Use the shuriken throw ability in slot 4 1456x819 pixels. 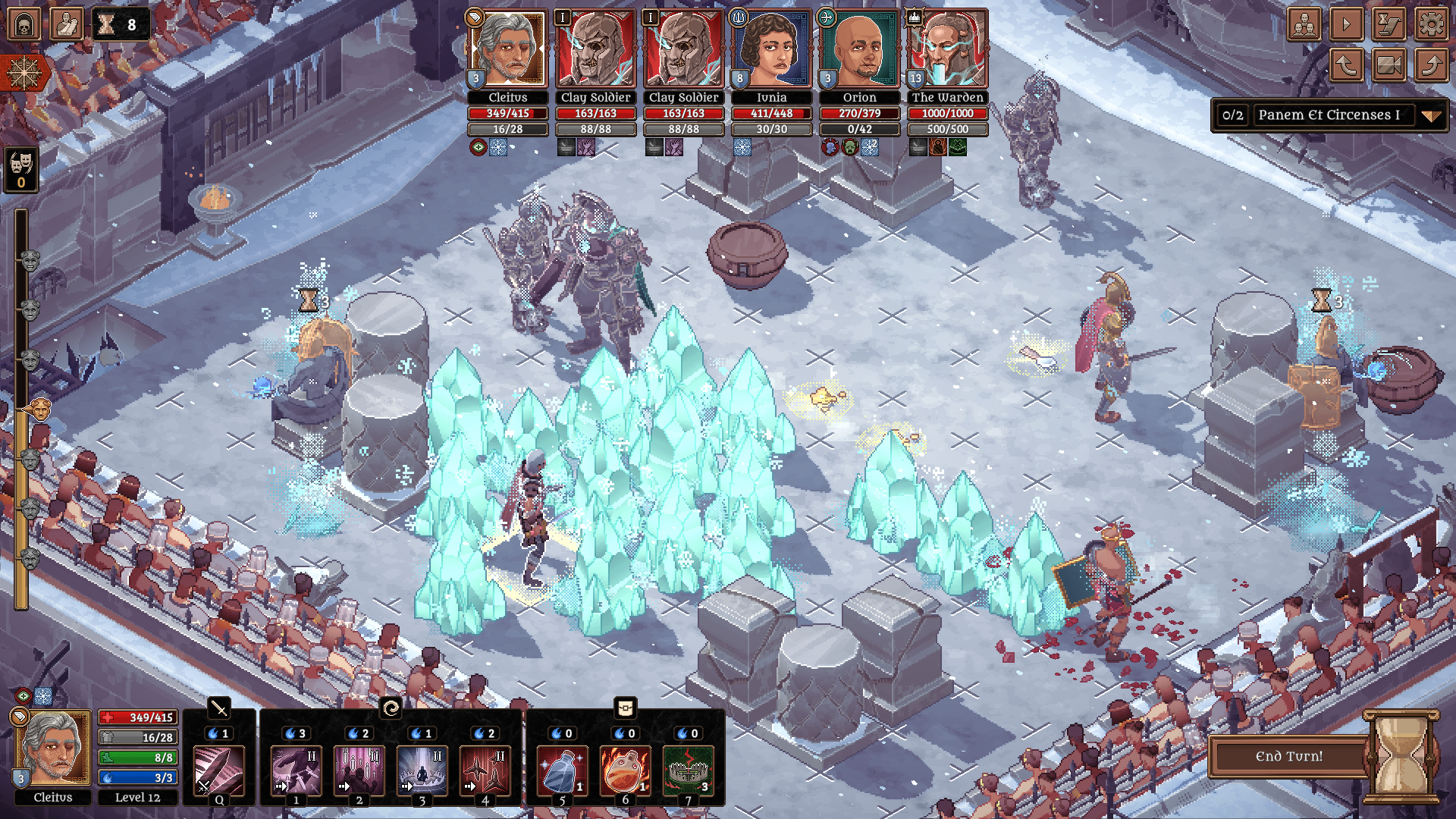485,770
